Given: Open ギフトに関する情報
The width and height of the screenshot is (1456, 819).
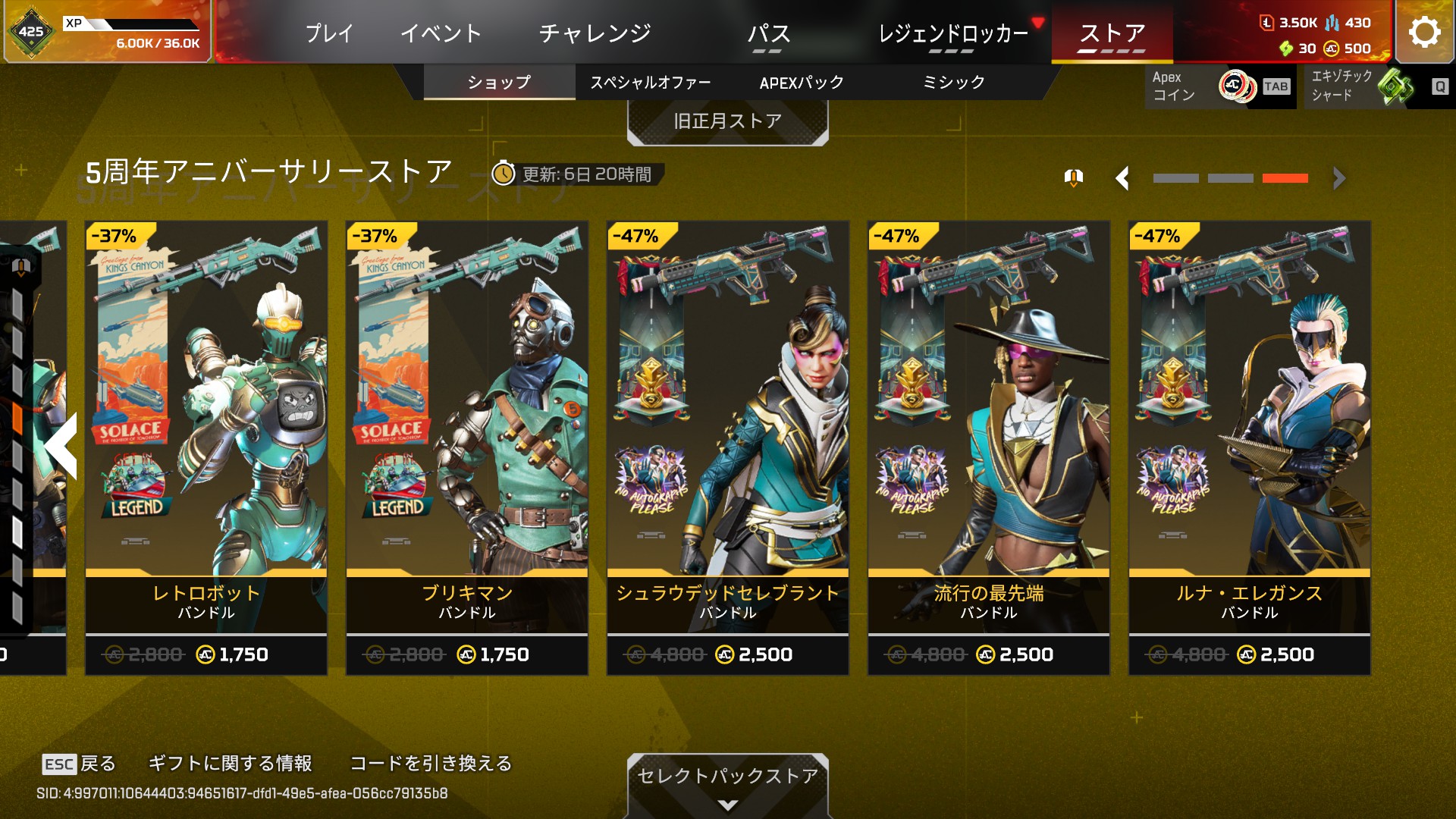Looking at the screenshot, I should pos(230,763).
